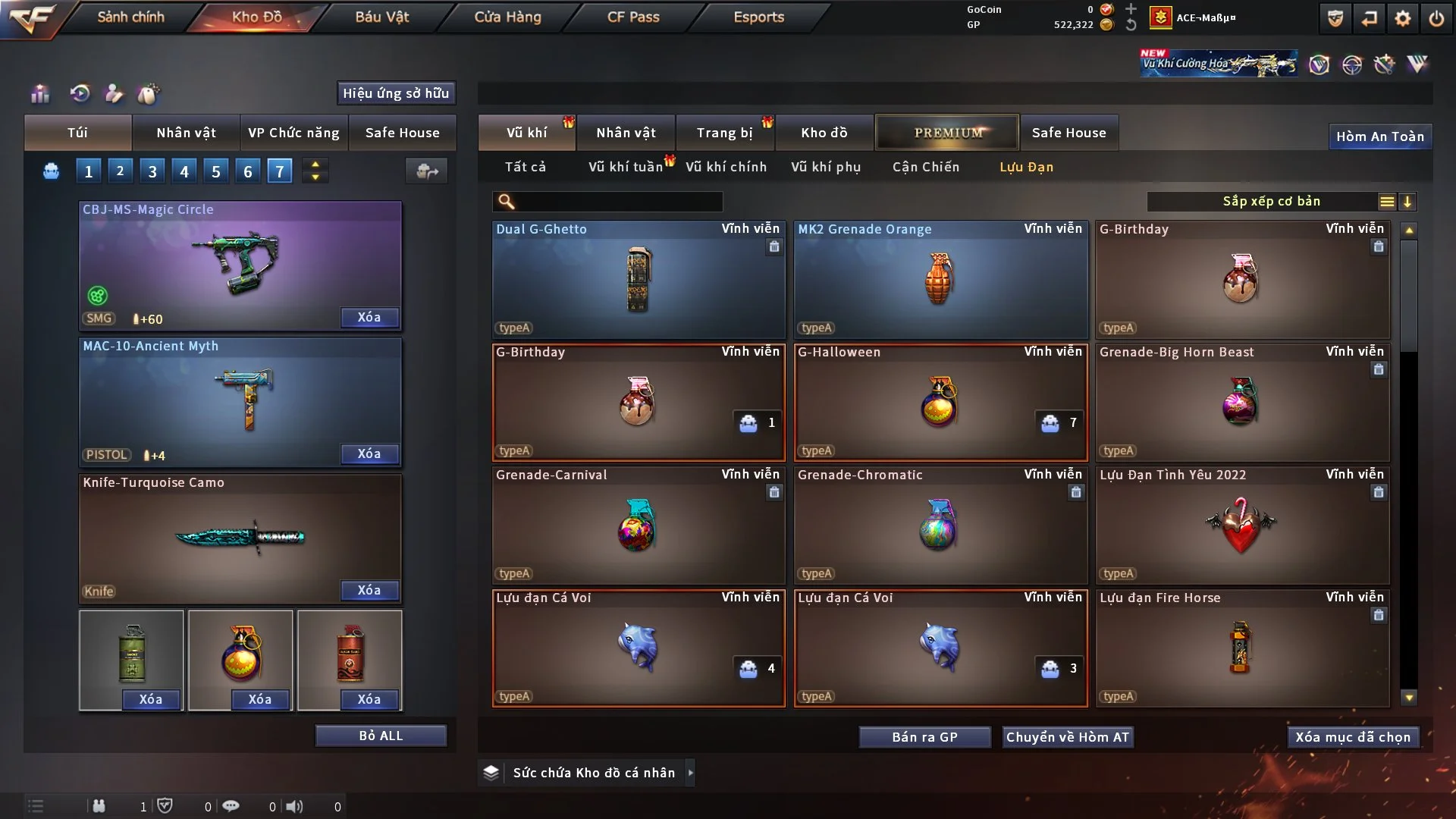Sell selected item with Bán ra GP
Viewport: 1456px width, 819px height.
[x=924, y=737]
